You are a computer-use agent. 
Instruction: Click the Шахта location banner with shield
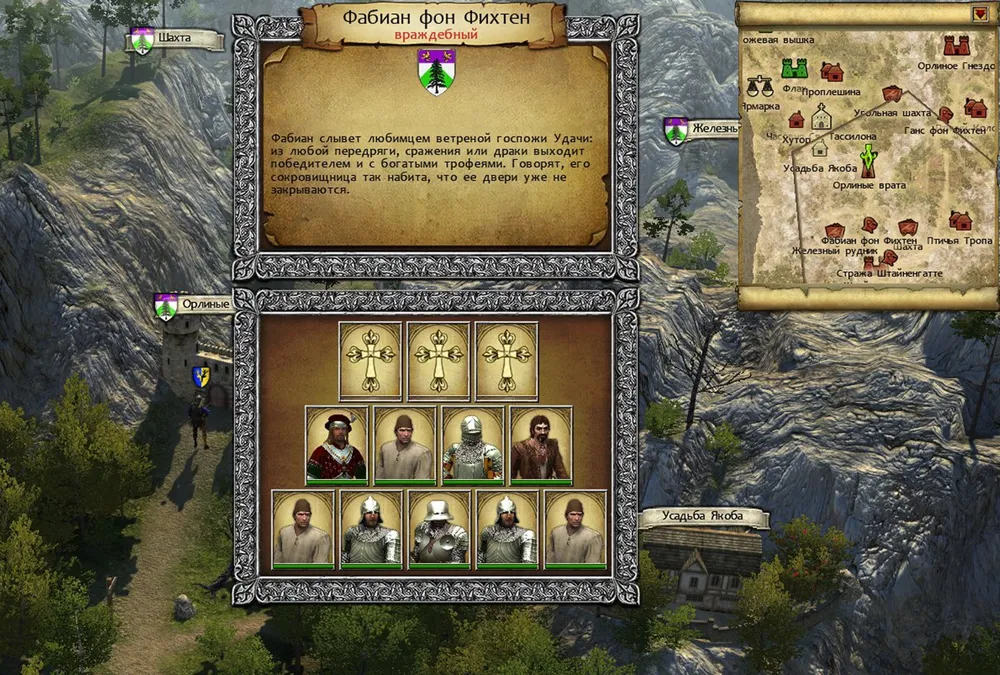point(175,40)
